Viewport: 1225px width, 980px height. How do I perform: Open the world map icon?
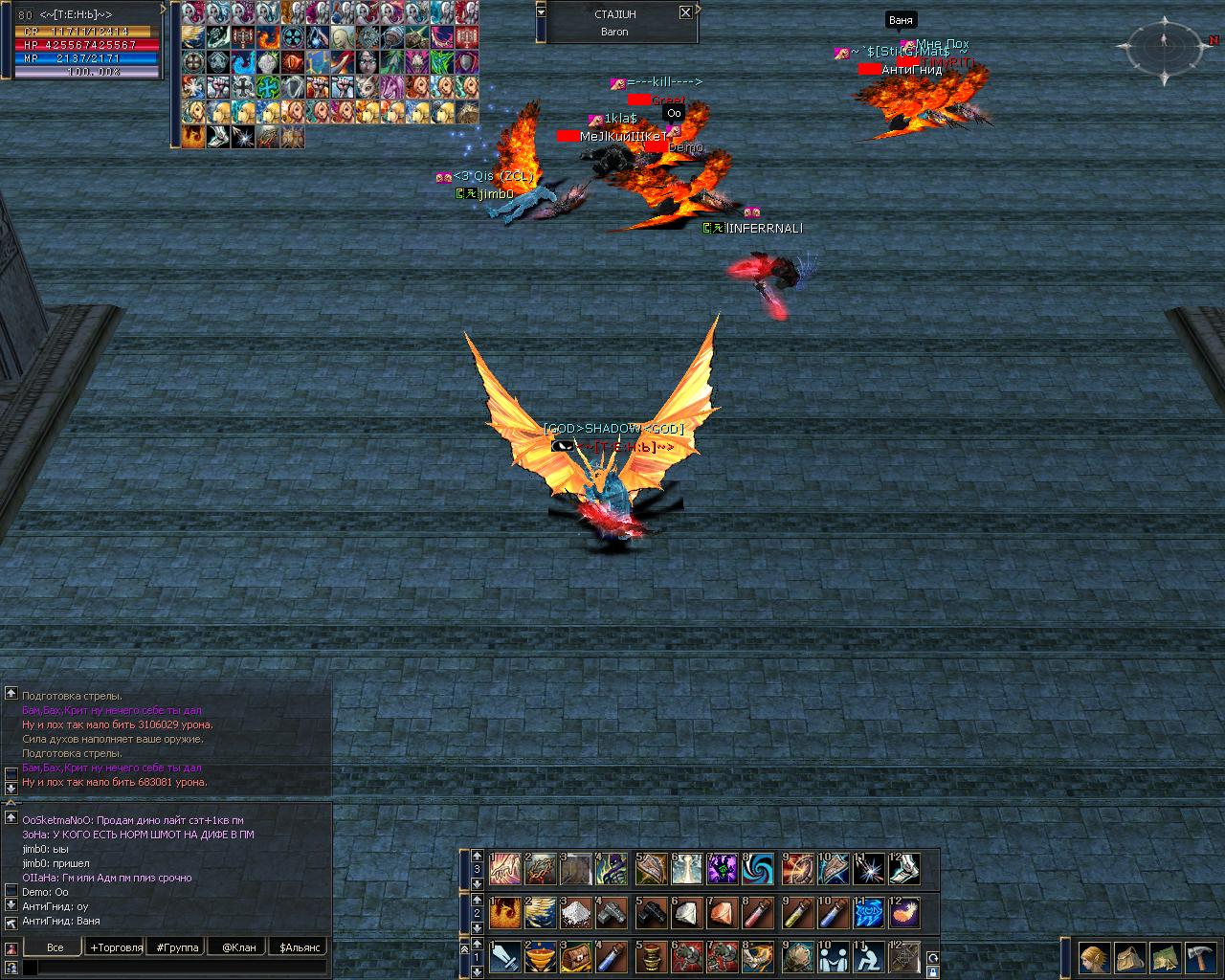(x=1166, y=957)
